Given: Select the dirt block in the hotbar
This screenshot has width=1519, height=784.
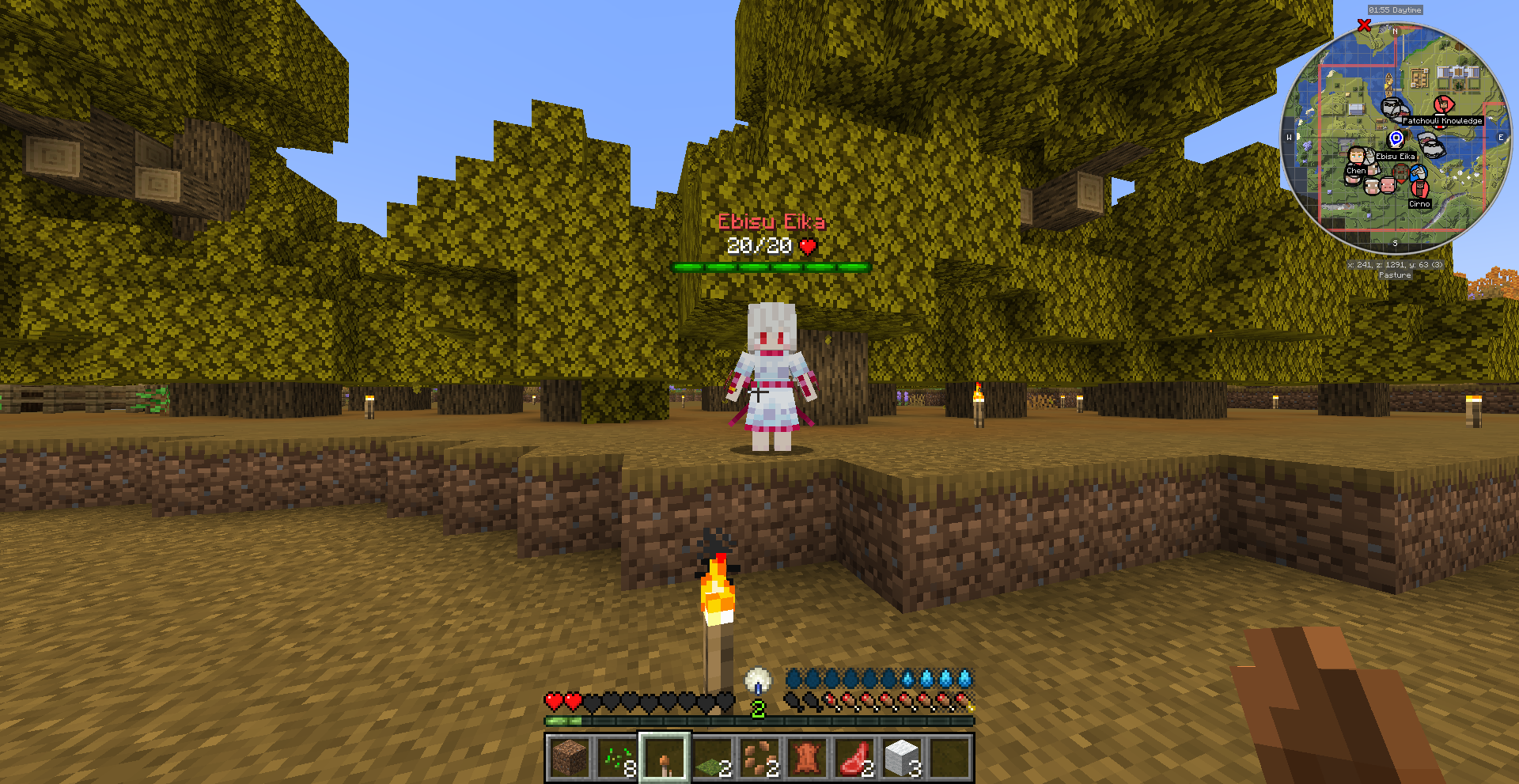Looking at the screenshot, I should pyautogui.click(x=570, y=756).
